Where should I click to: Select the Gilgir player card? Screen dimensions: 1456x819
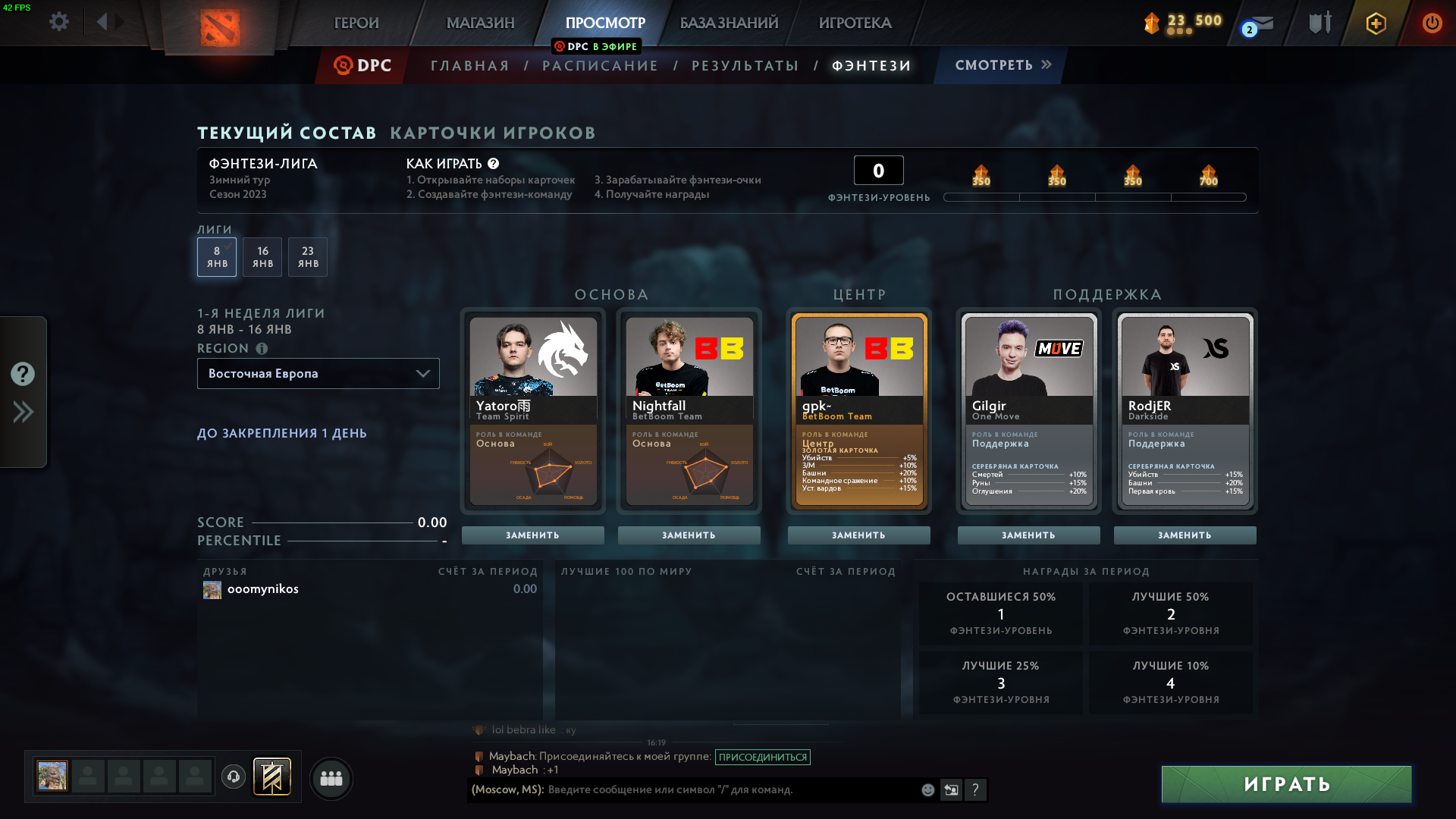[1028, 409]
